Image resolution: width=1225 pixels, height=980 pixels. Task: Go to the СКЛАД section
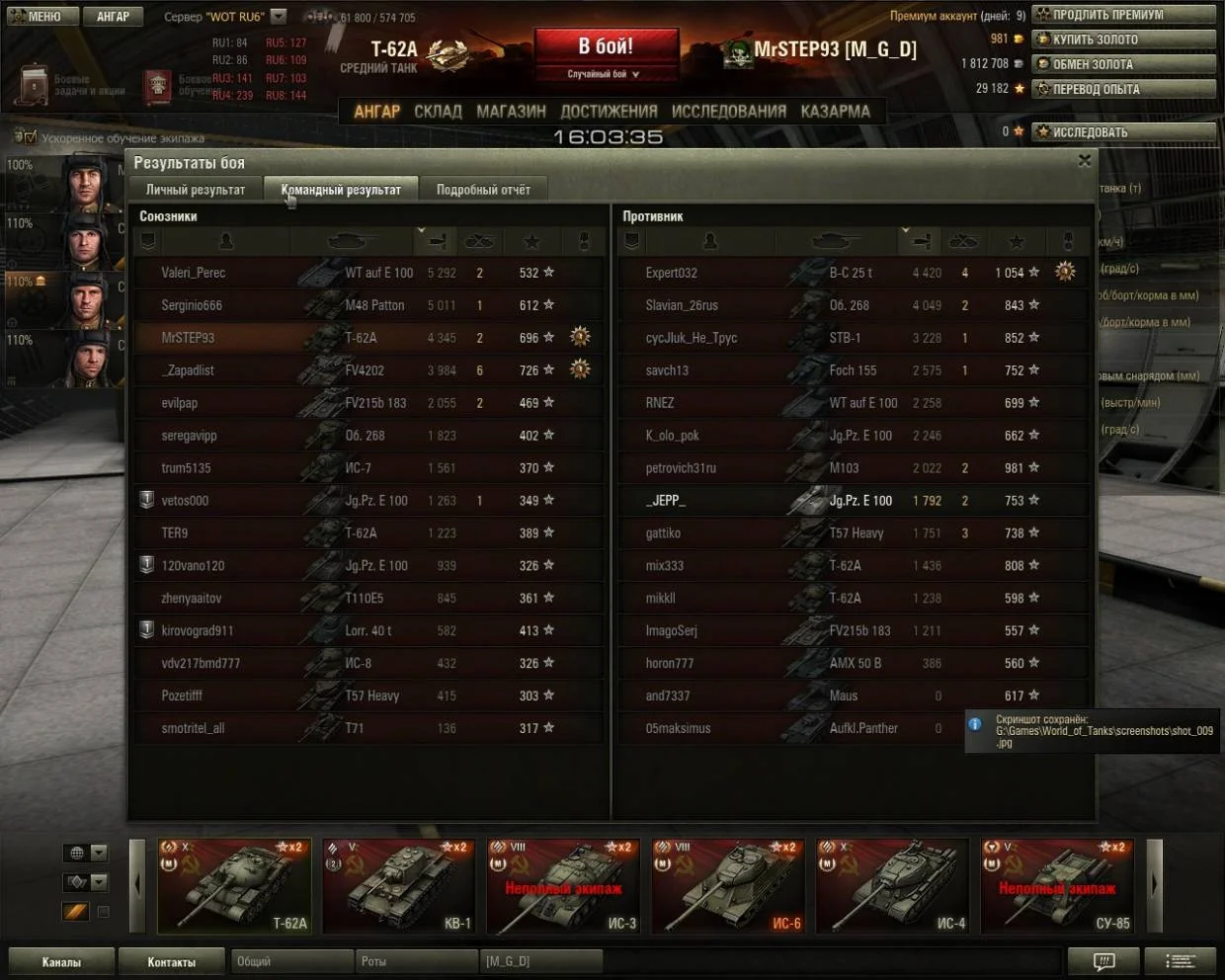point(438,112)
